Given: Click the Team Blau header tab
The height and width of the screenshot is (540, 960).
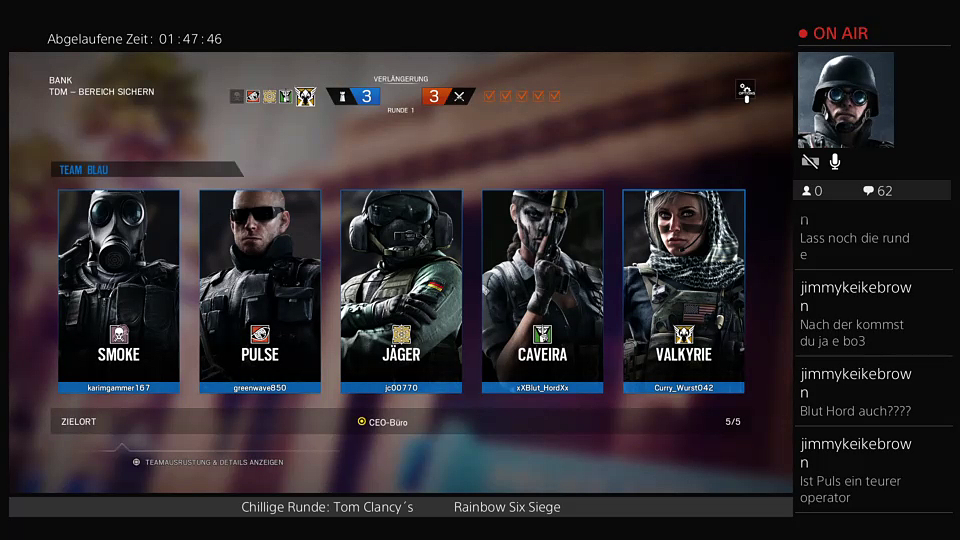Looking at the screenshot, I should (145, 170).
